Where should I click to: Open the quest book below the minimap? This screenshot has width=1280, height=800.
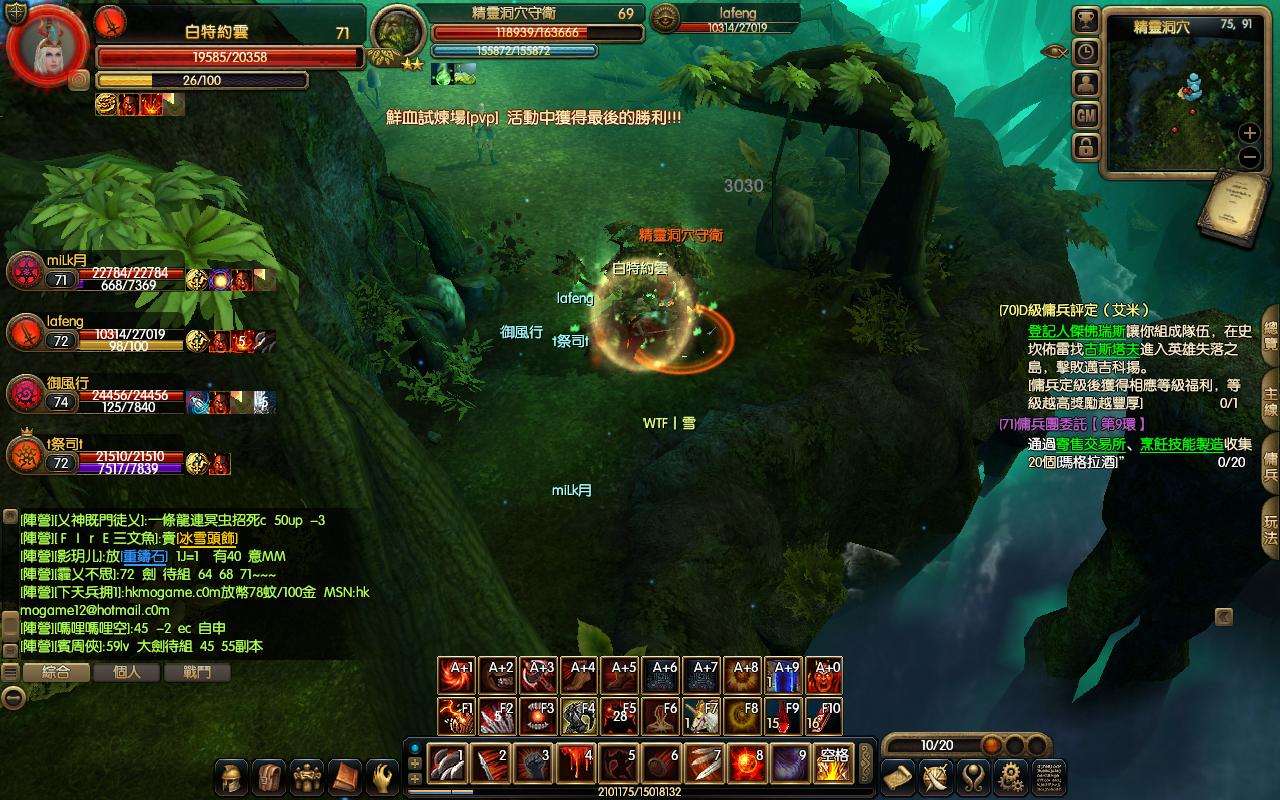(x=1240, y=205)
